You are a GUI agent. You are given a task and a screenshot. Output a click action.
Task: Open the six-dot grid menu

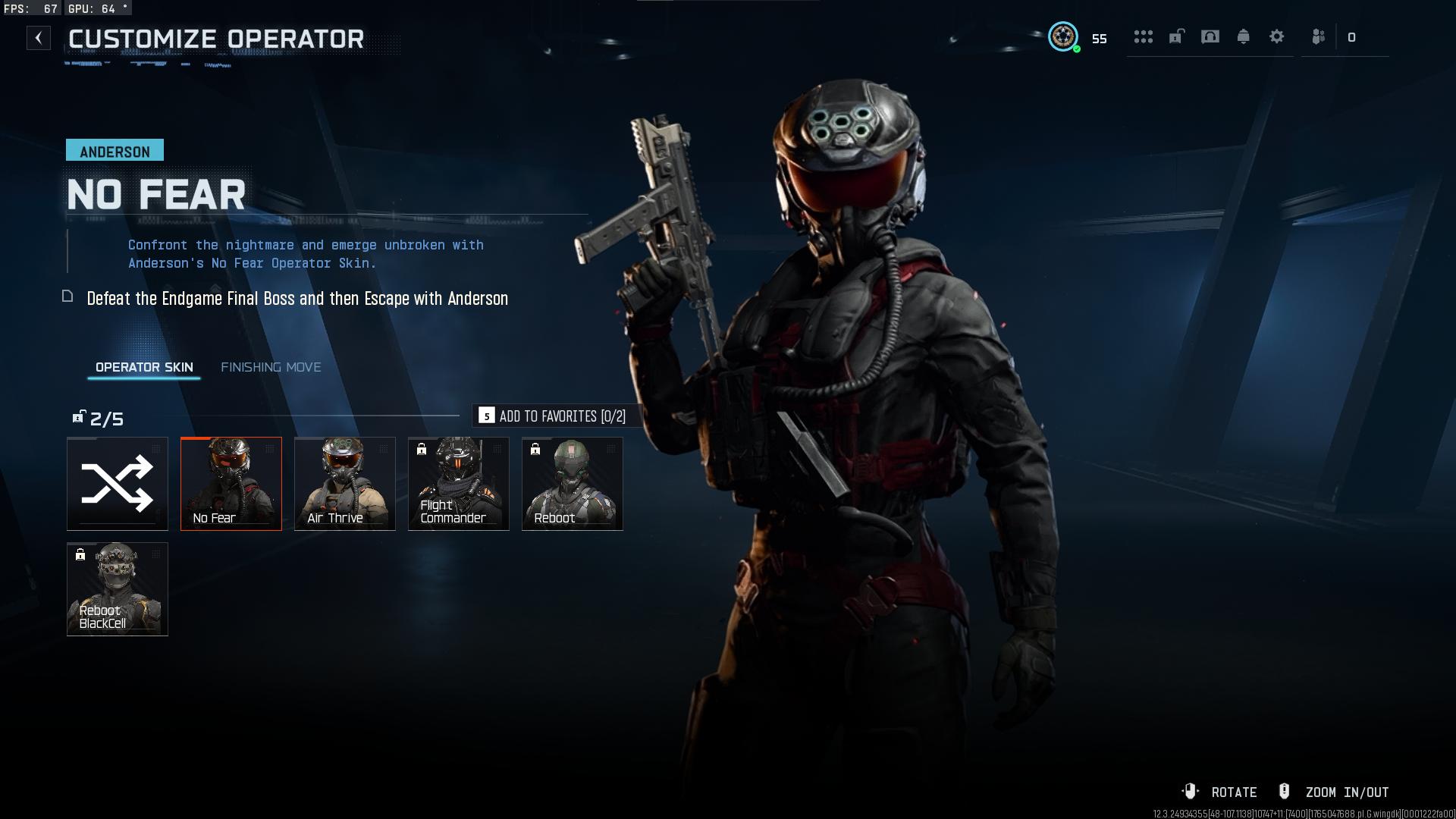click(x=1143, y=37)
